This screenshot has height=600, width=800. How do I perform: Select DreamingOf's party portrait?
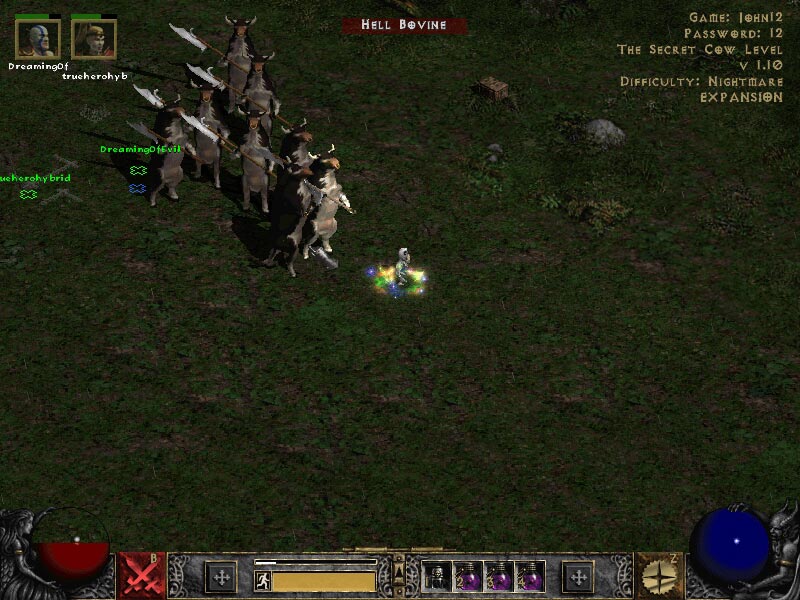[x=37, y=38]
